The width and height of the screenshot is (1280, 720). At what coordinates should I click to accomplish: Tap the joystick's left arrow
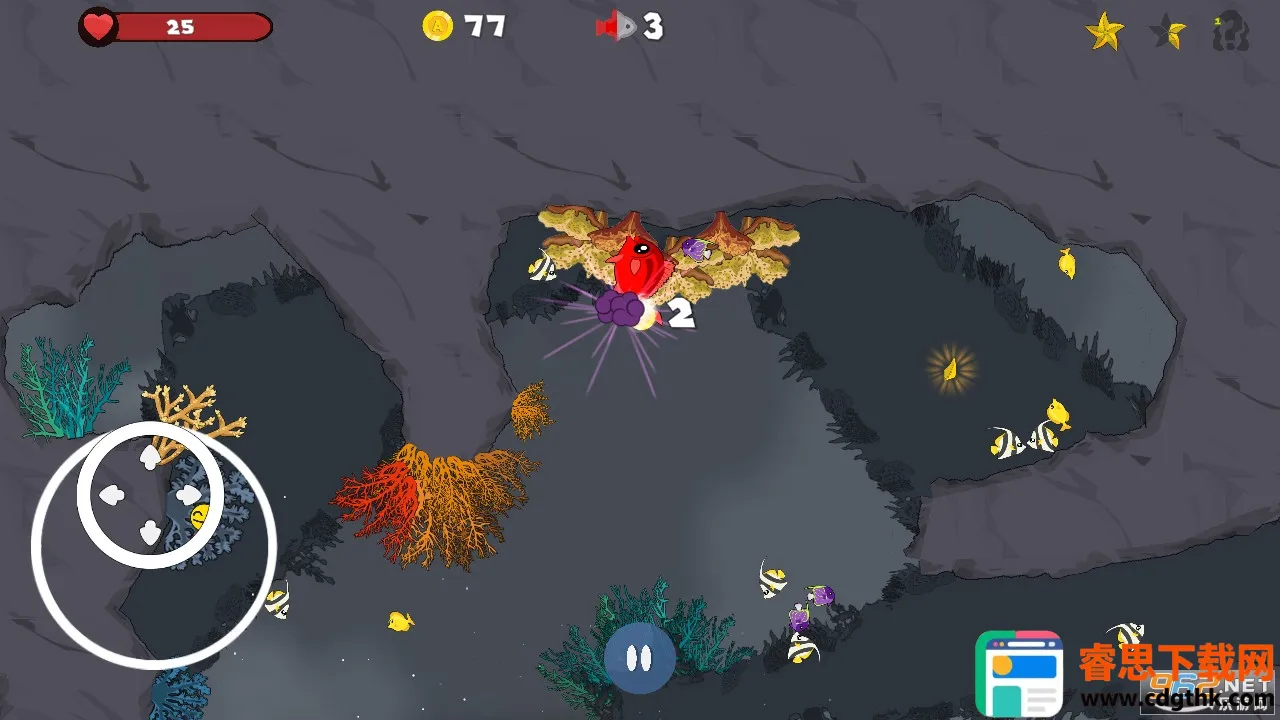coord(112,494)
